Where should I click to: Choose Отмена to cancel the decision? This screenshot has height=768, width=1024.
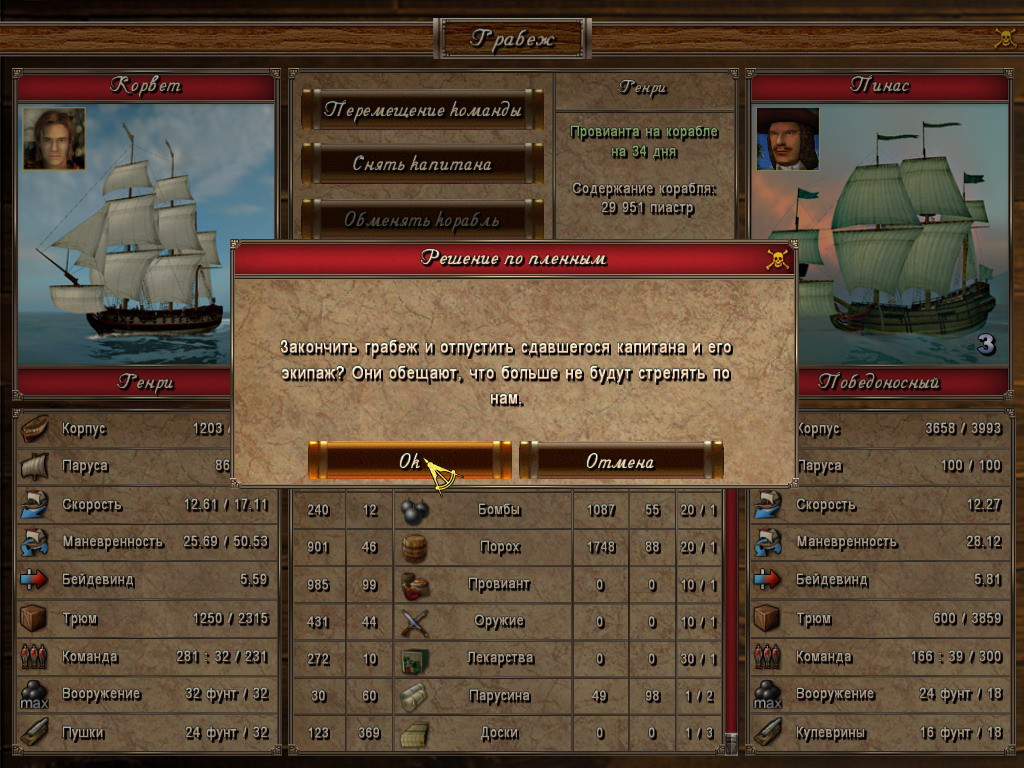pos(620,461)
